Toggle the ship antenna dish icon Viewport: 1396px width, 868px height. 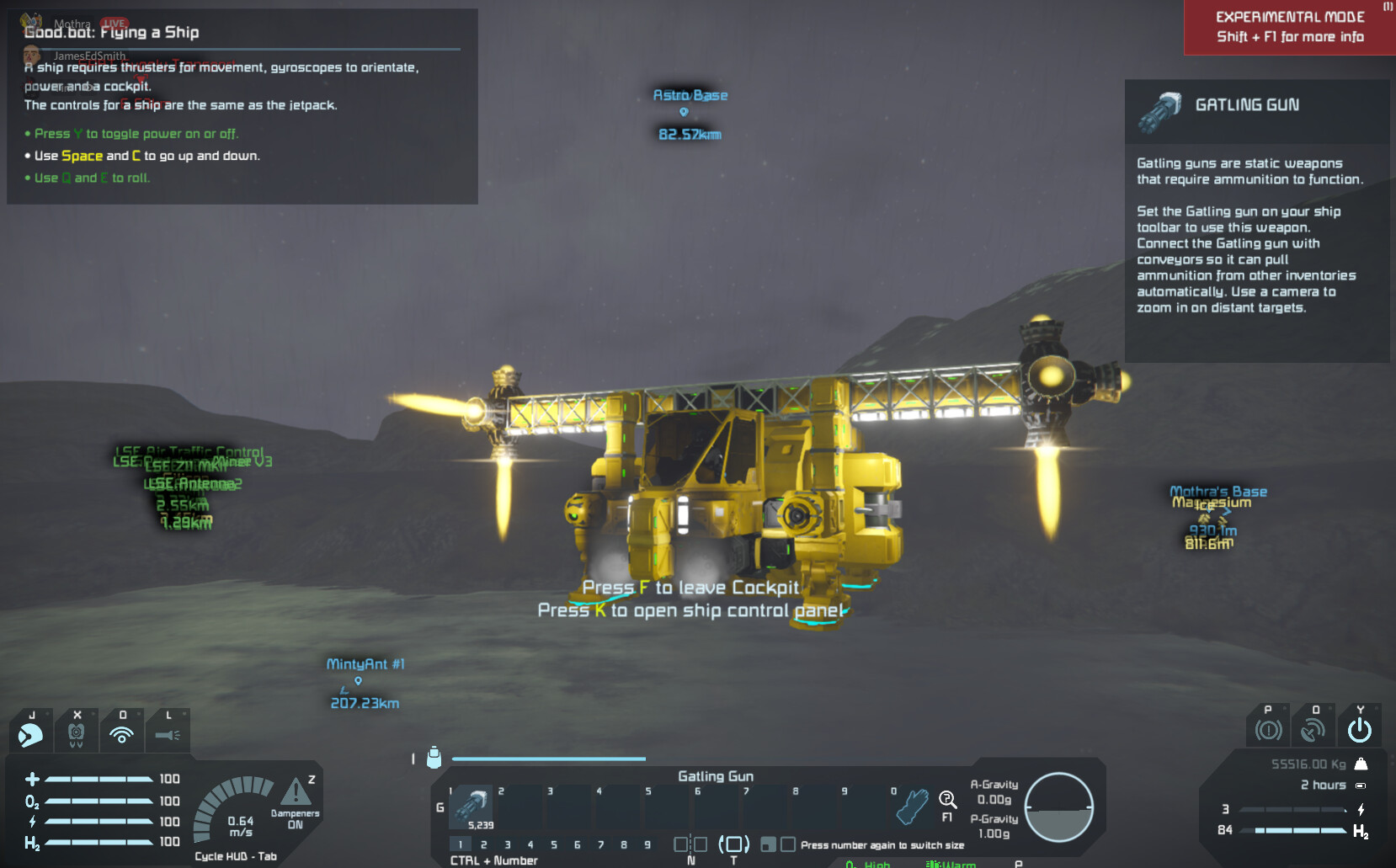(1313, 730)
